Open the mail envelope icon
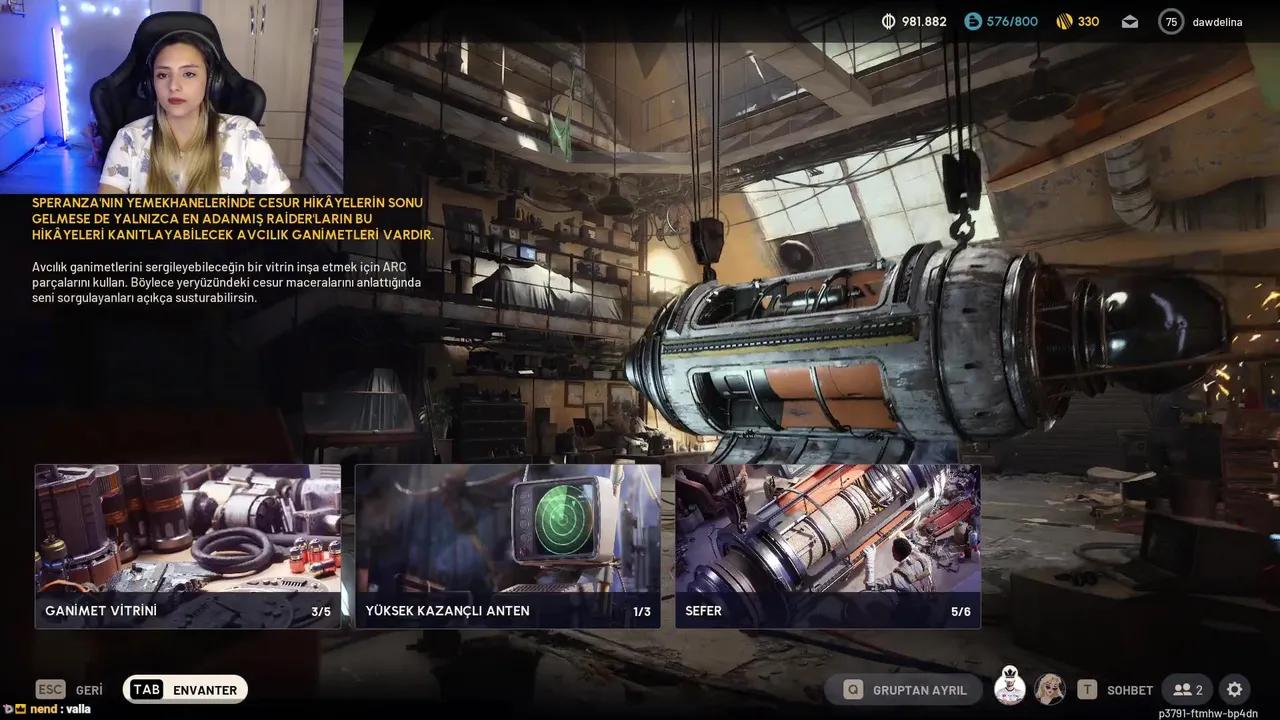 1129,21
